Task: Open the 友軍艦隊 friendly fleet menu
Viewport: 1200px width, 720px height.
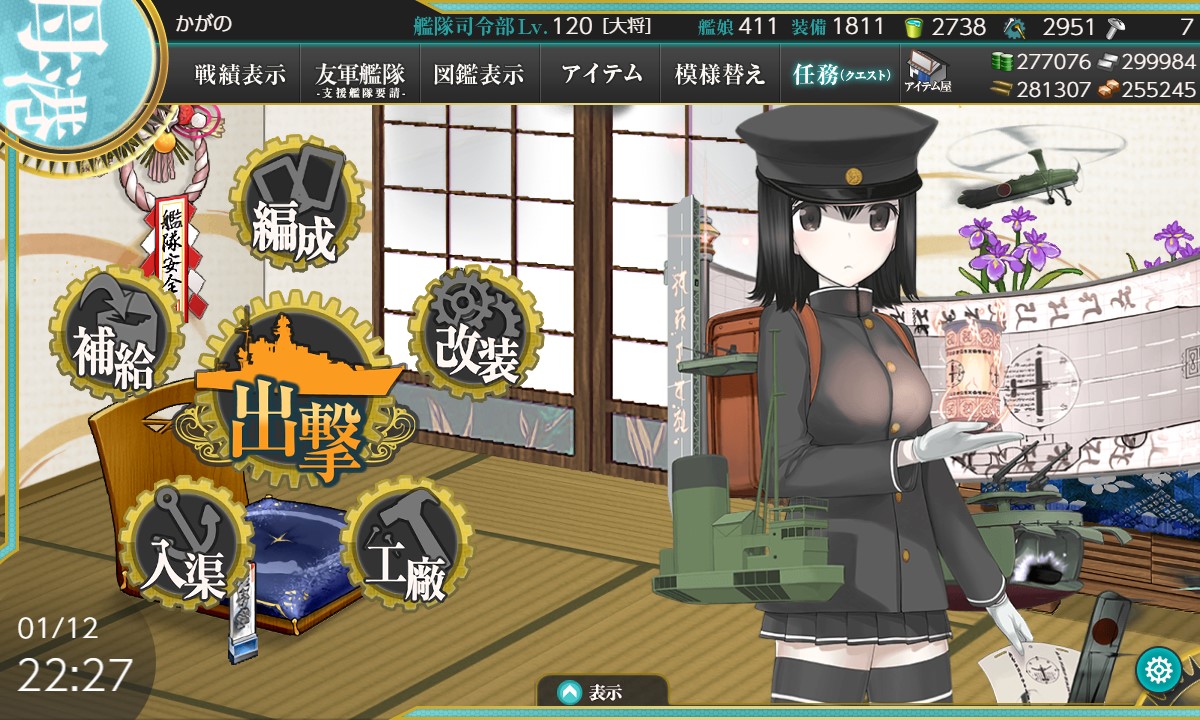Action: (360, 74)
